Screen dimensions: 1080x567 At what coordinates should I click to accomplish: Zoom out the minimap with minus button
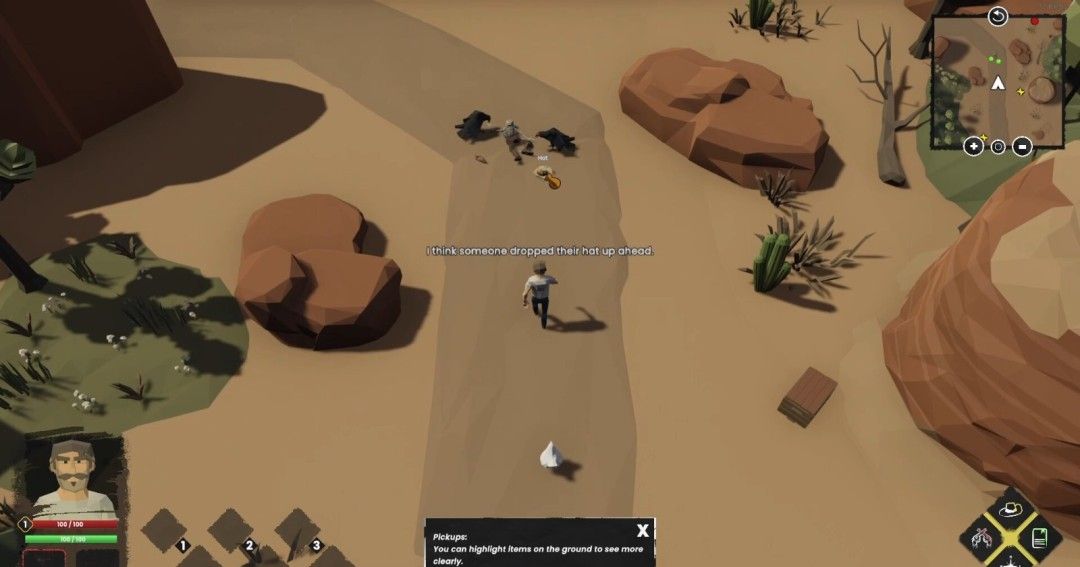pos(1022,146)
